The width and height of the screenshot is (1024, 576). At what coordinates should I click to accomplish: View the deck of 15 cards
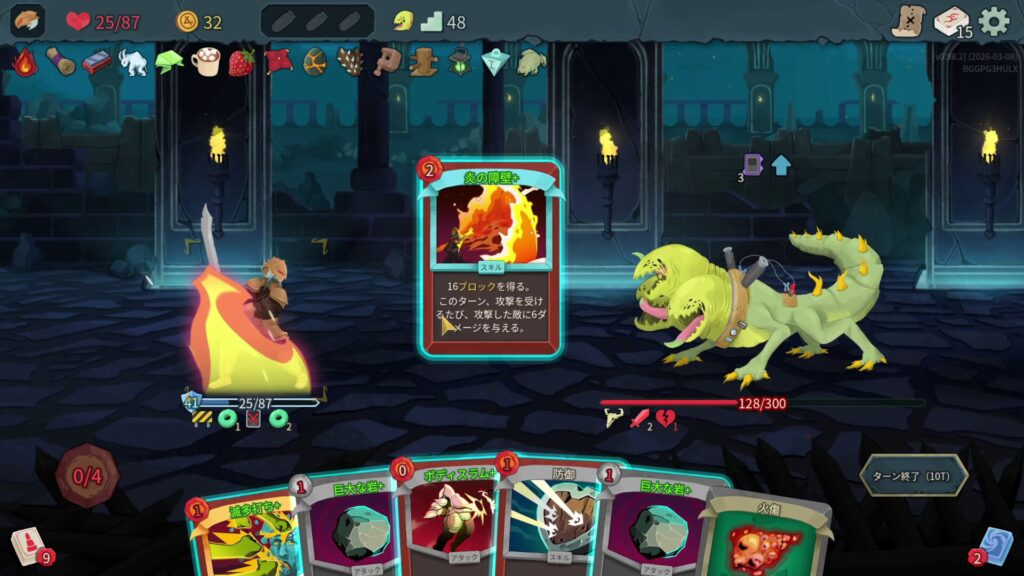pos(951,21)
